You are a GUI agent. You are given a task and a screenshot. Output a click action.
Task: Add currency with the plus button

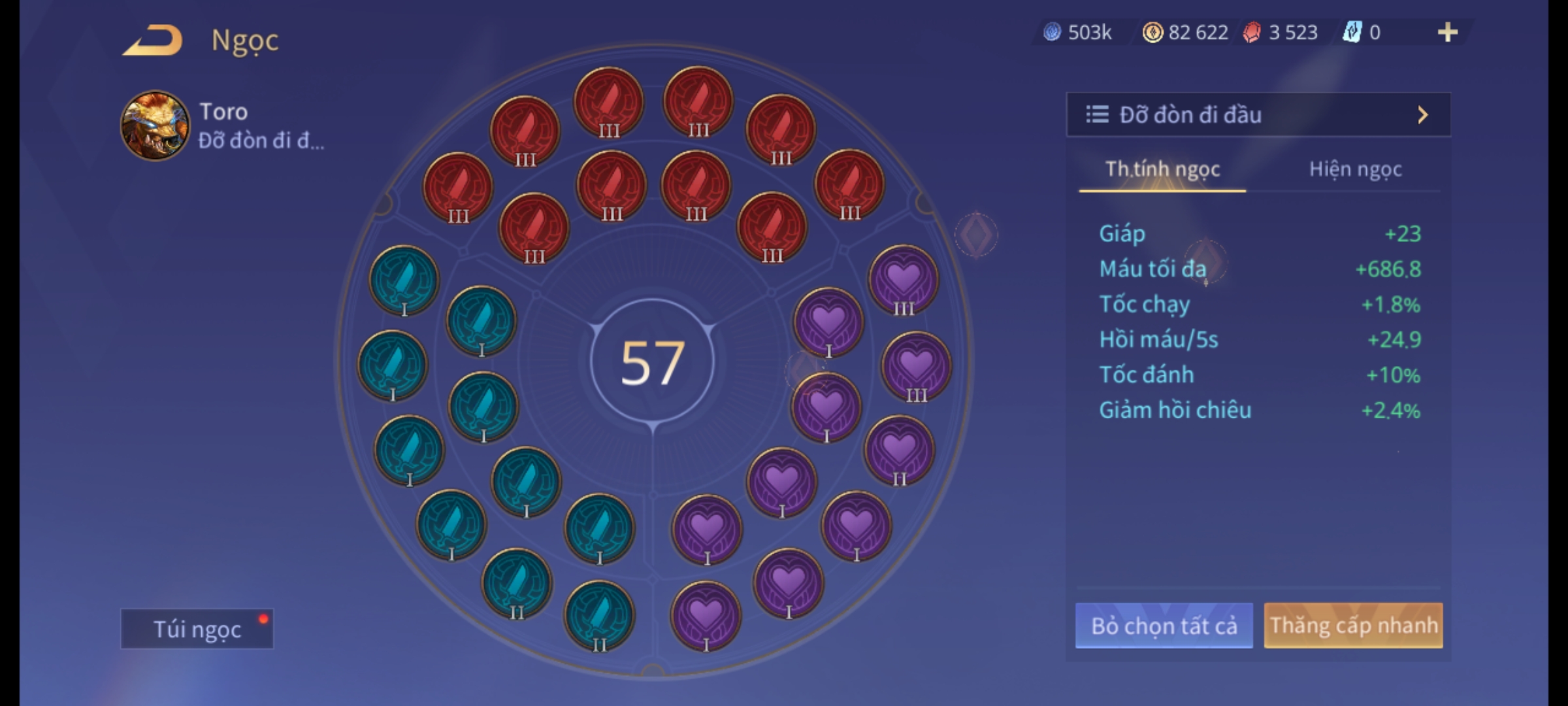[1448, 32]
